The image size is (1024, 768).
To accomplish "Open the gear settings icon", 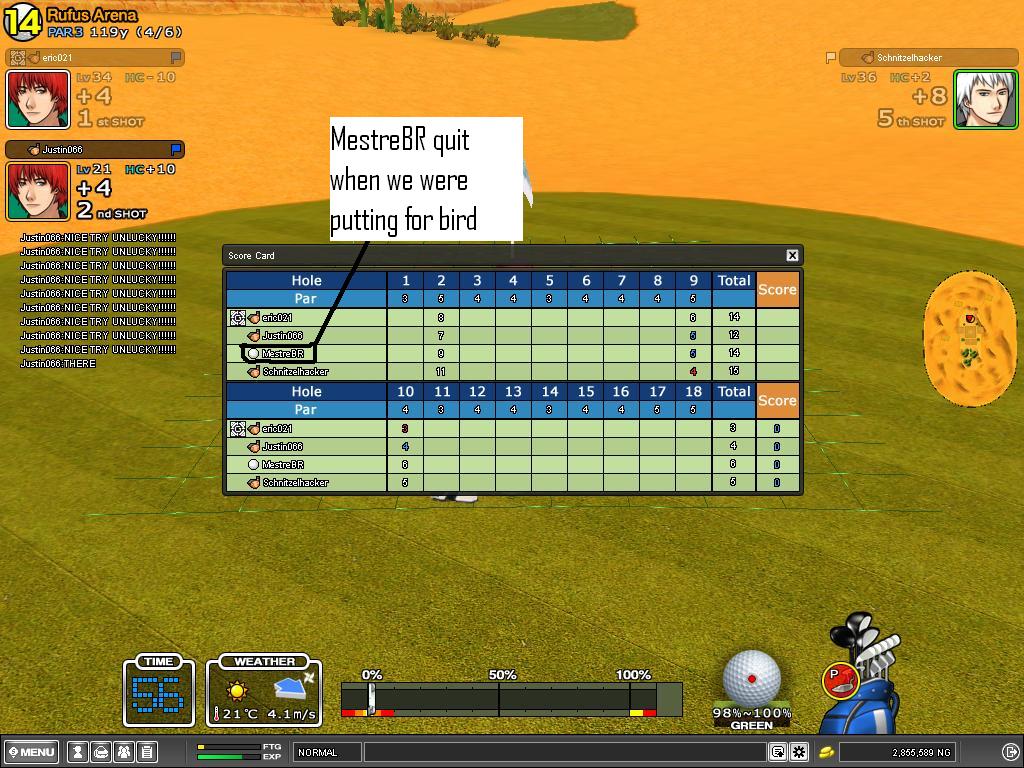I will pos(799,752).
